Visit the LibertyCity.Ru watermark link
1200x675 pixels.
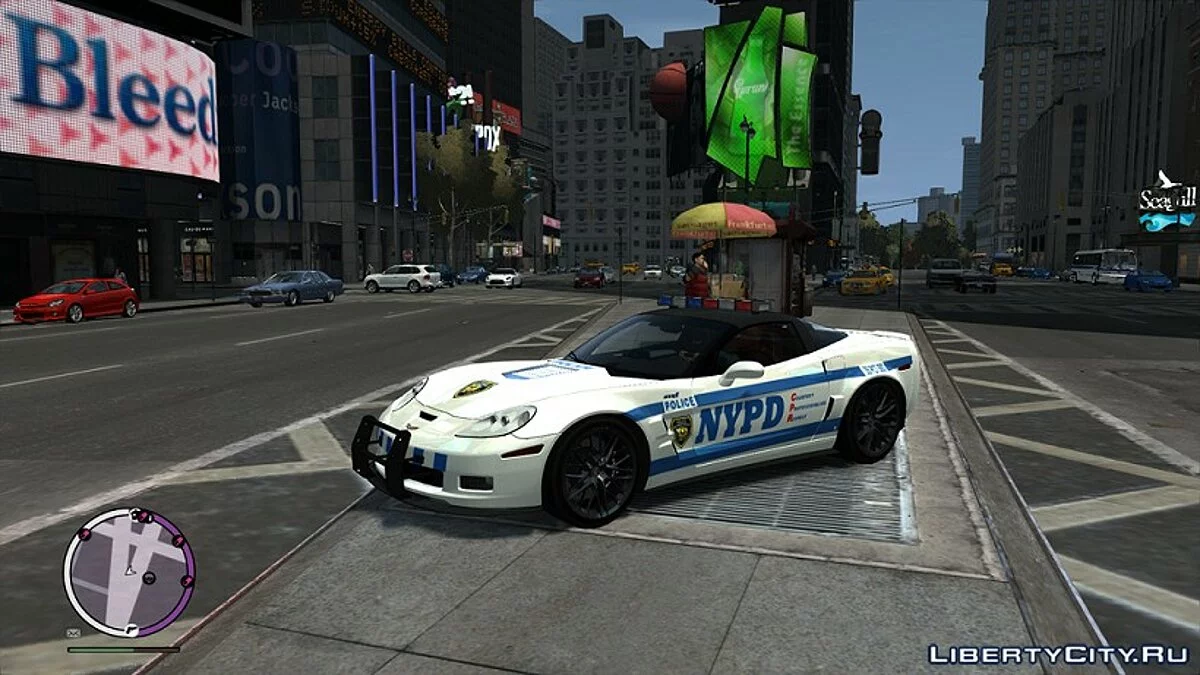1058,654
